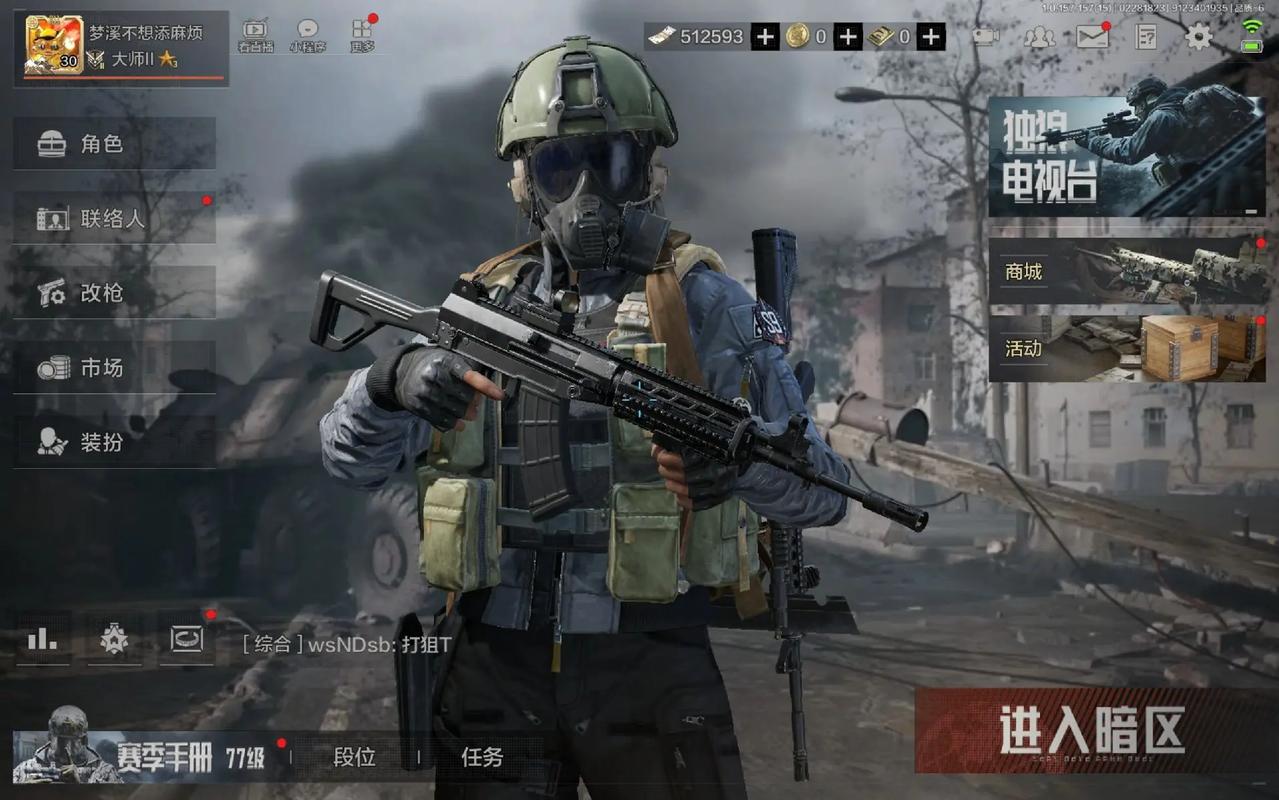This screenshot has height=800, width=1279.
Task: Open settings via the gear icon
Action: [x=1198, y=37]
